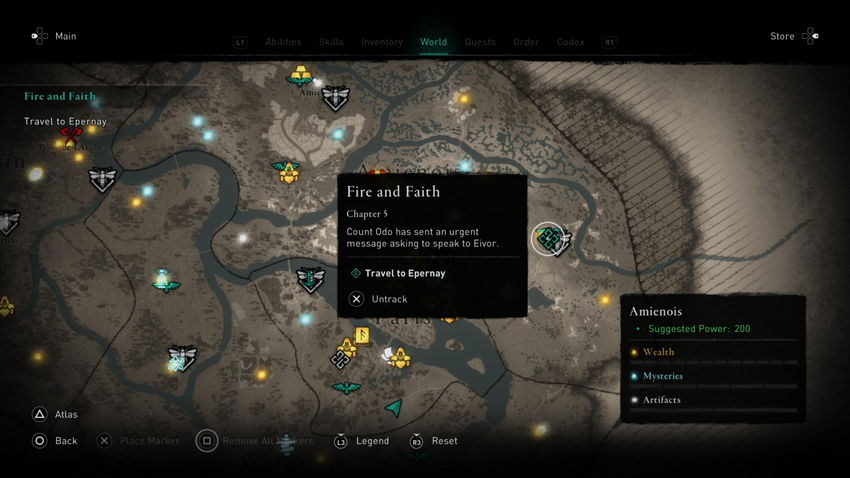This screenshot has height=478, width=850.
Task: Switch to the Order tab
Action: tap(526, 42)
